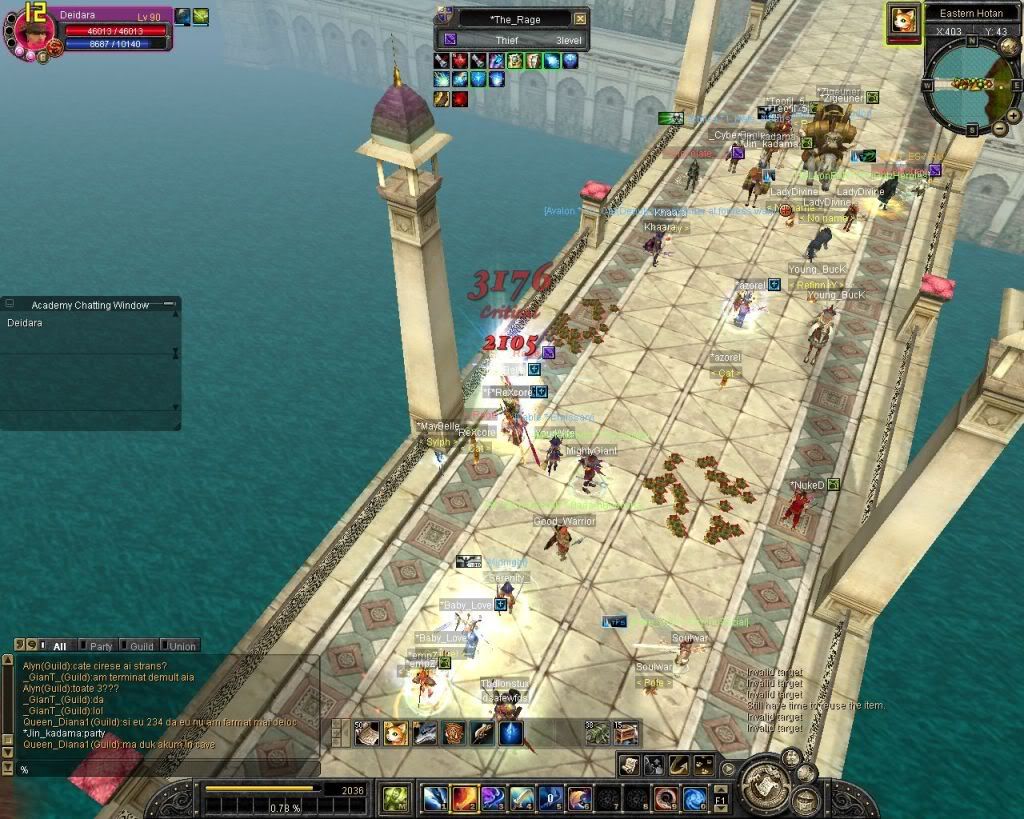
Task: Select the fox pet portrait
Action: click(x=903, y=20)
